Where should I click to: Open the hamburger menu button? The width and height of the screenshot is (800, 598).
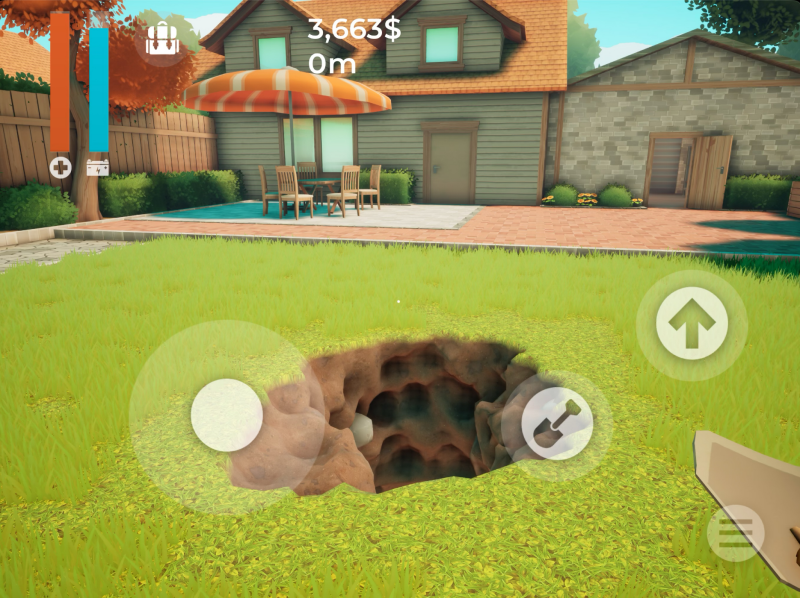735,533
